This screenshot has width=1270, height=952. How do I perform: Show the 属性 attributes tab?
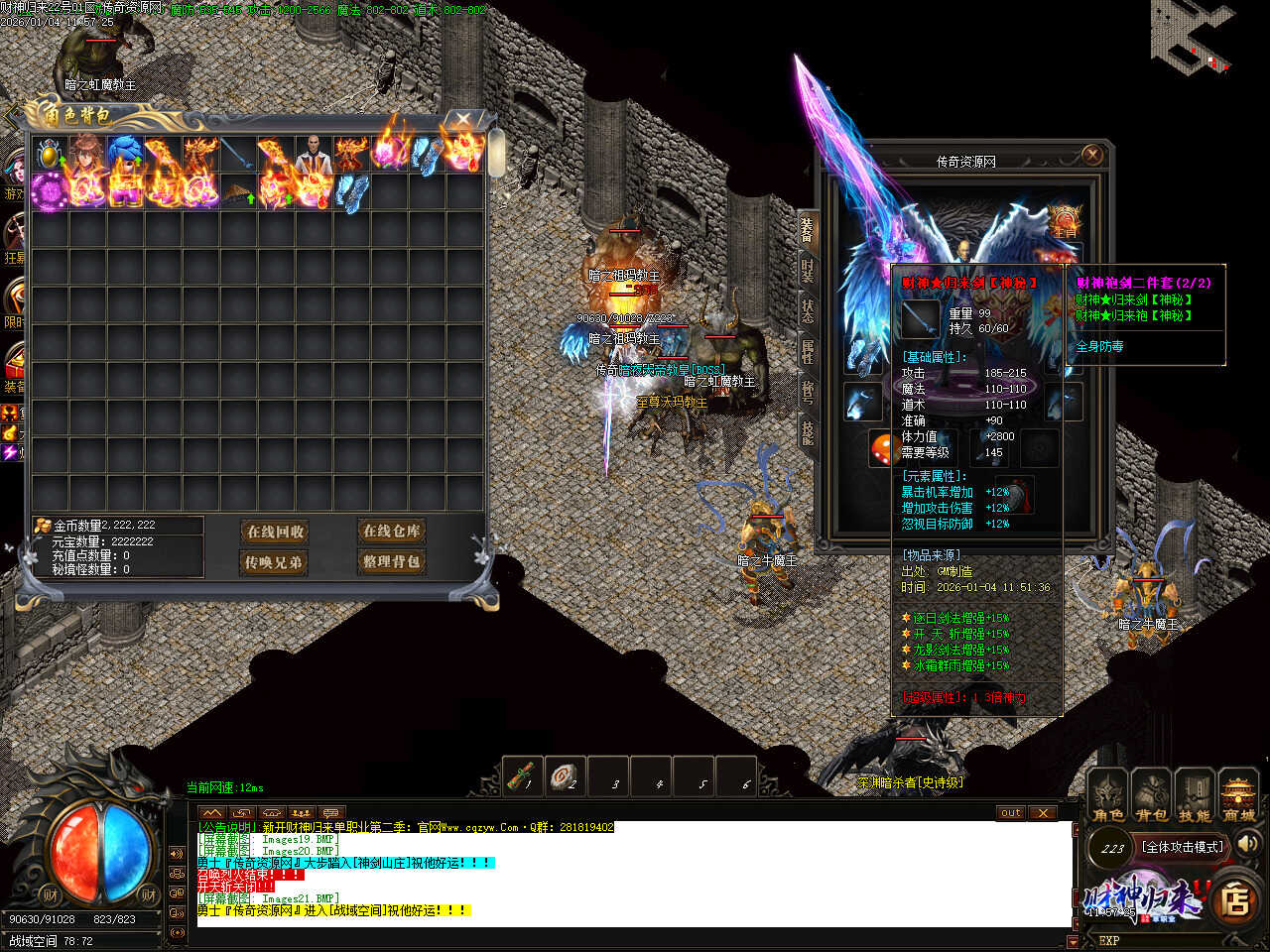click(808, 349)
